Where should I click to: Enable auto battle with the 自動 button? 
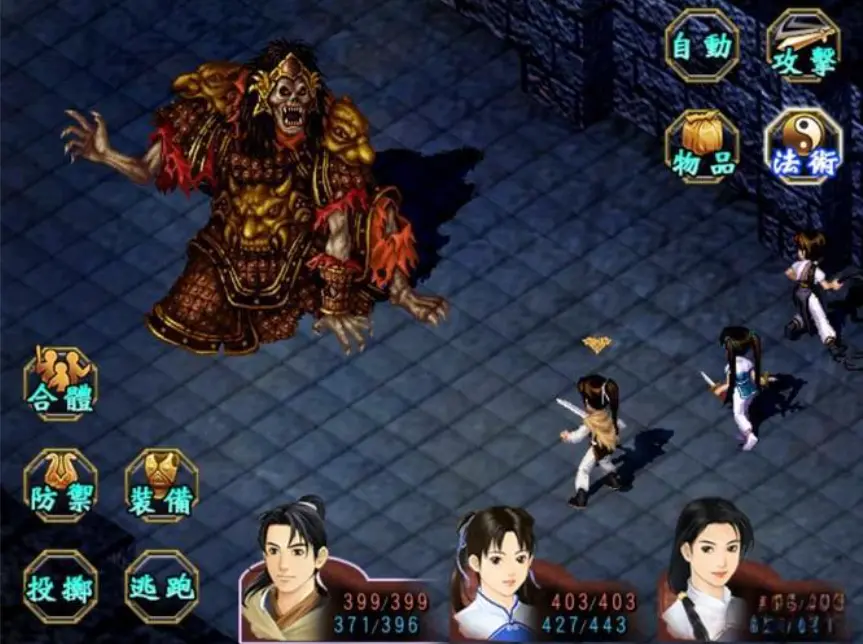pyautogui.click(x=702, y=45)
